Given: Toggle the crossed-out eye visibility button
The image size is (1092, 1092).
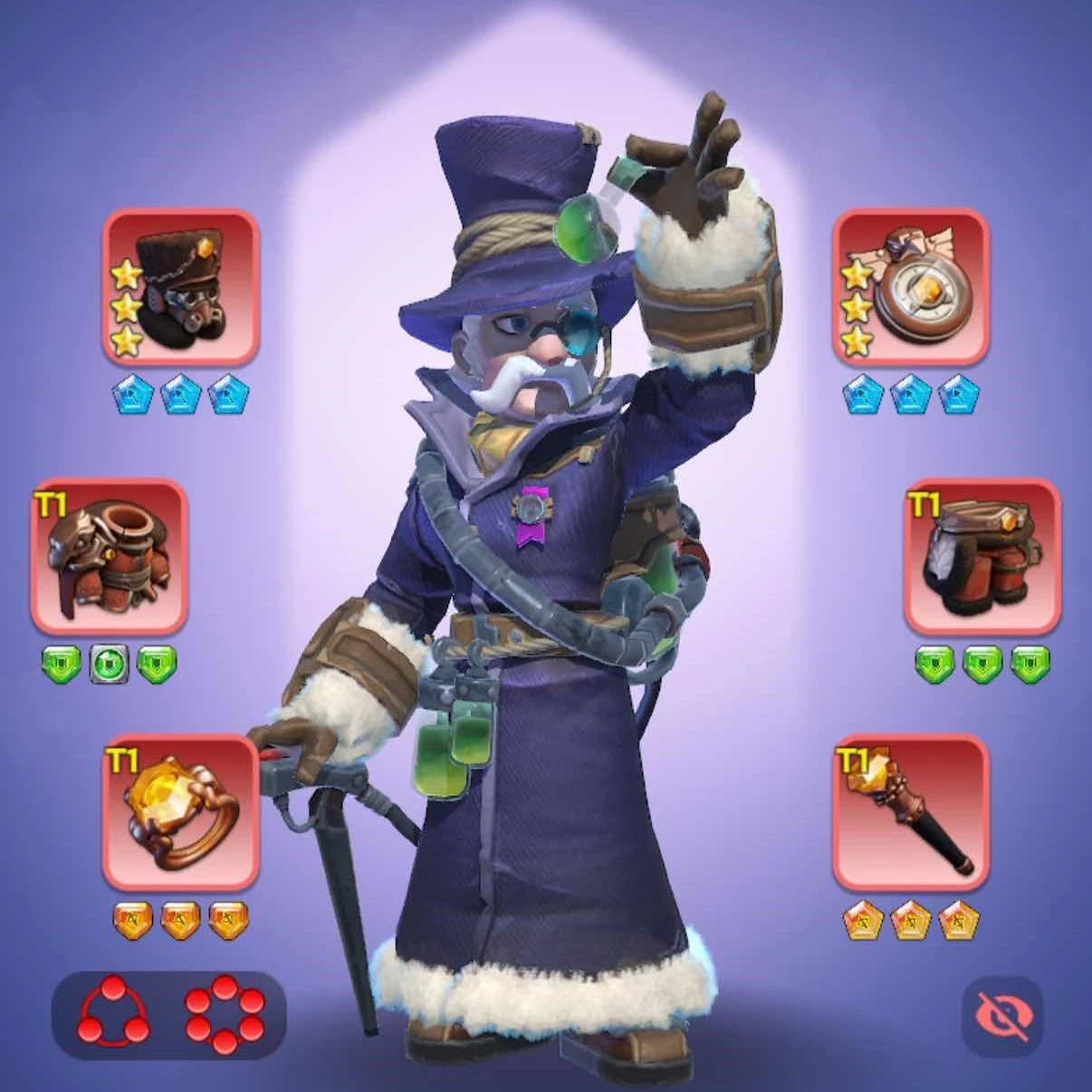Looking at the screenshot, I should (x=1002, y=1017).
